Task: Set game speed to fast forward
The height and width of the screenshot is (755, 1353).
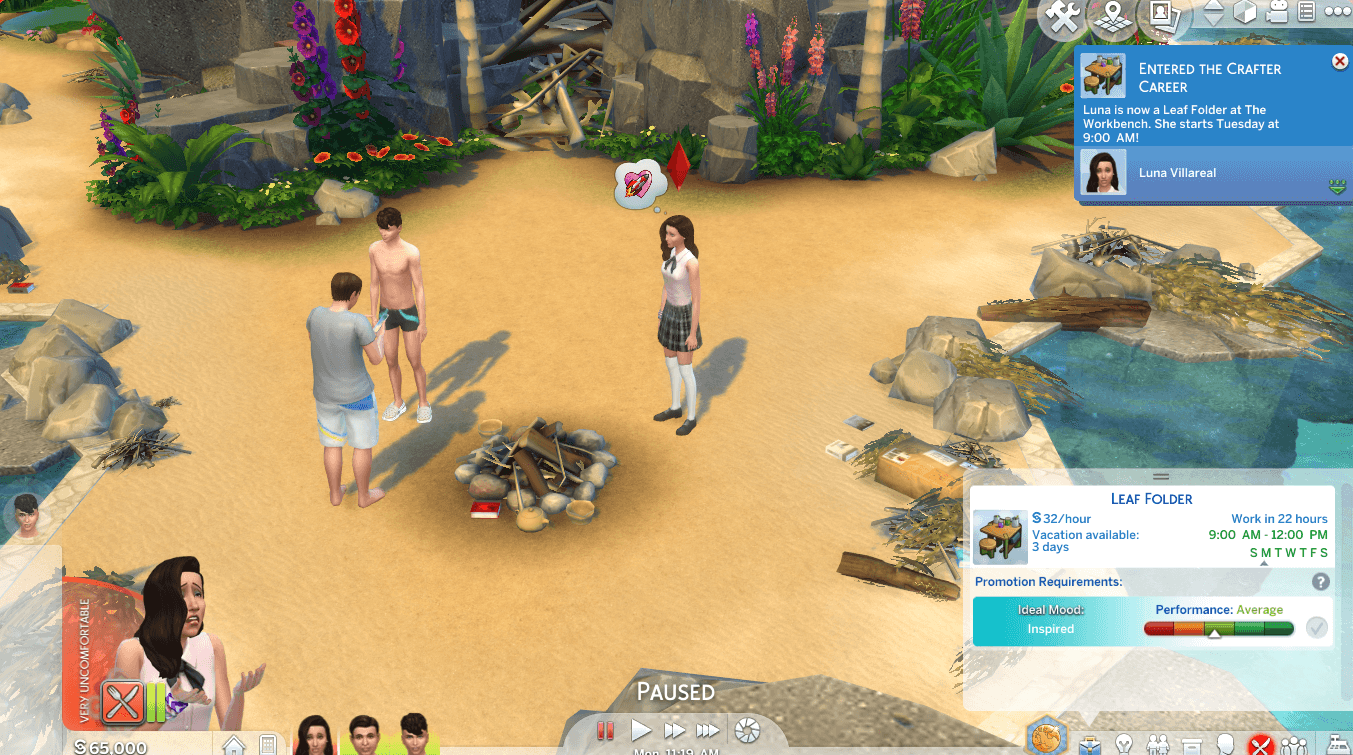Action: (674, 731)
